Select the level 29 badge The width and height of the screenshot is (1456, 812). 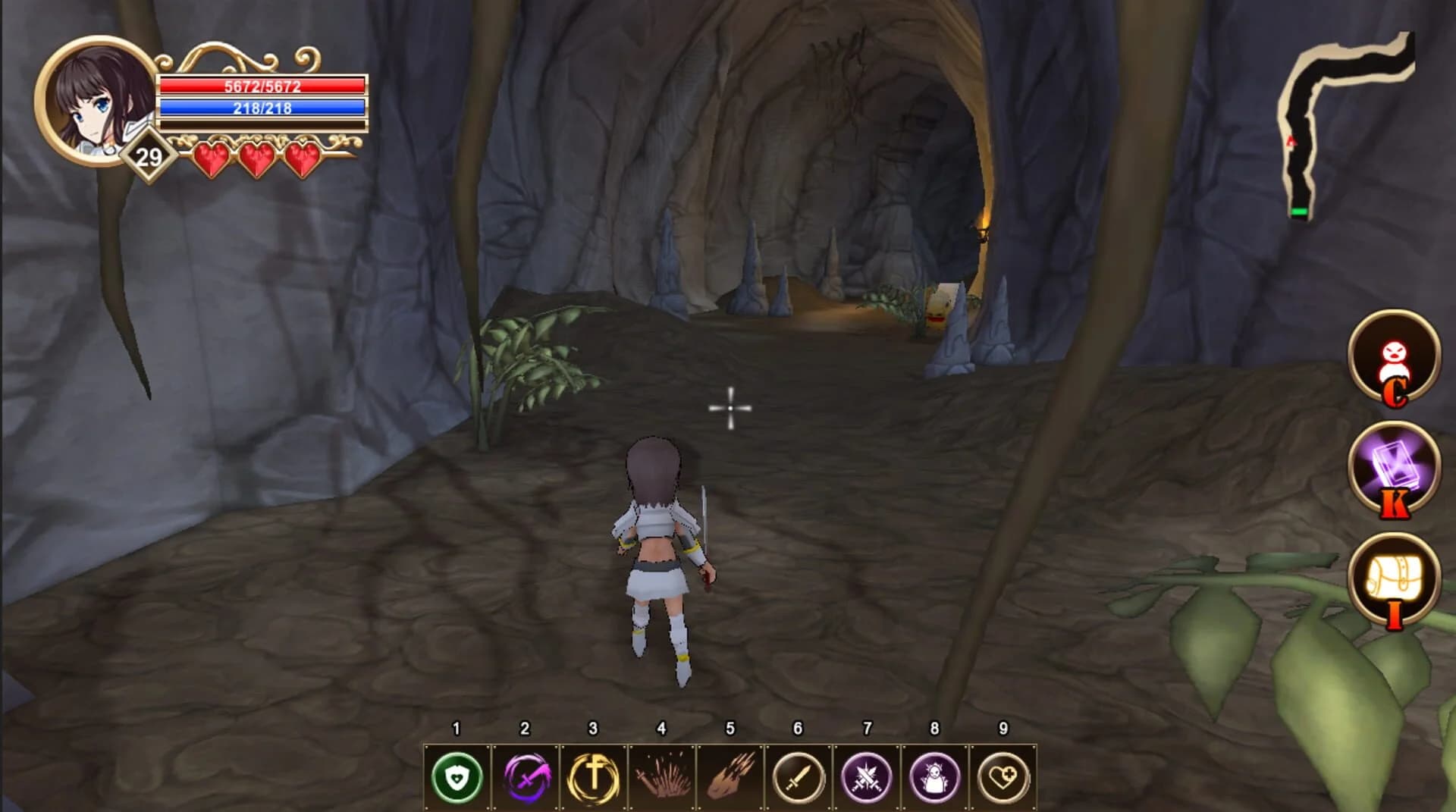coord(149,157)
